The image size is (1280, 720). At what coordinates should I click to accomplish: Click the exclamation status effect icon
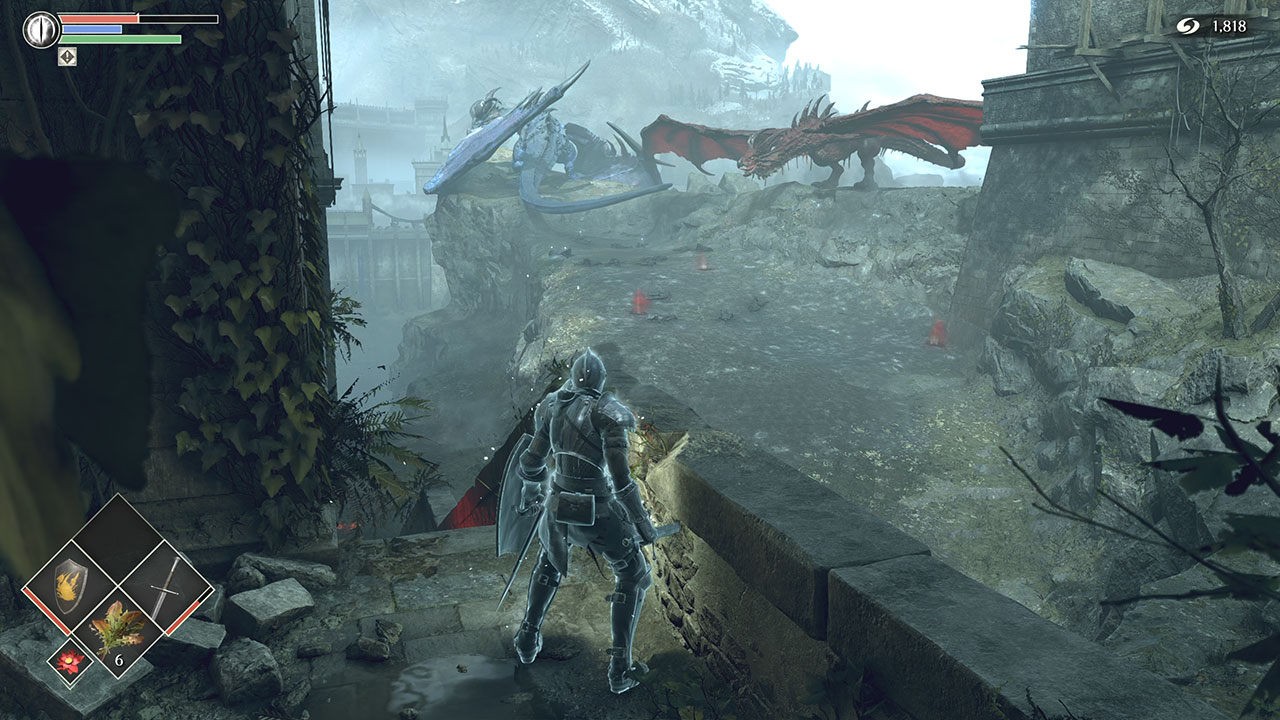68,57
